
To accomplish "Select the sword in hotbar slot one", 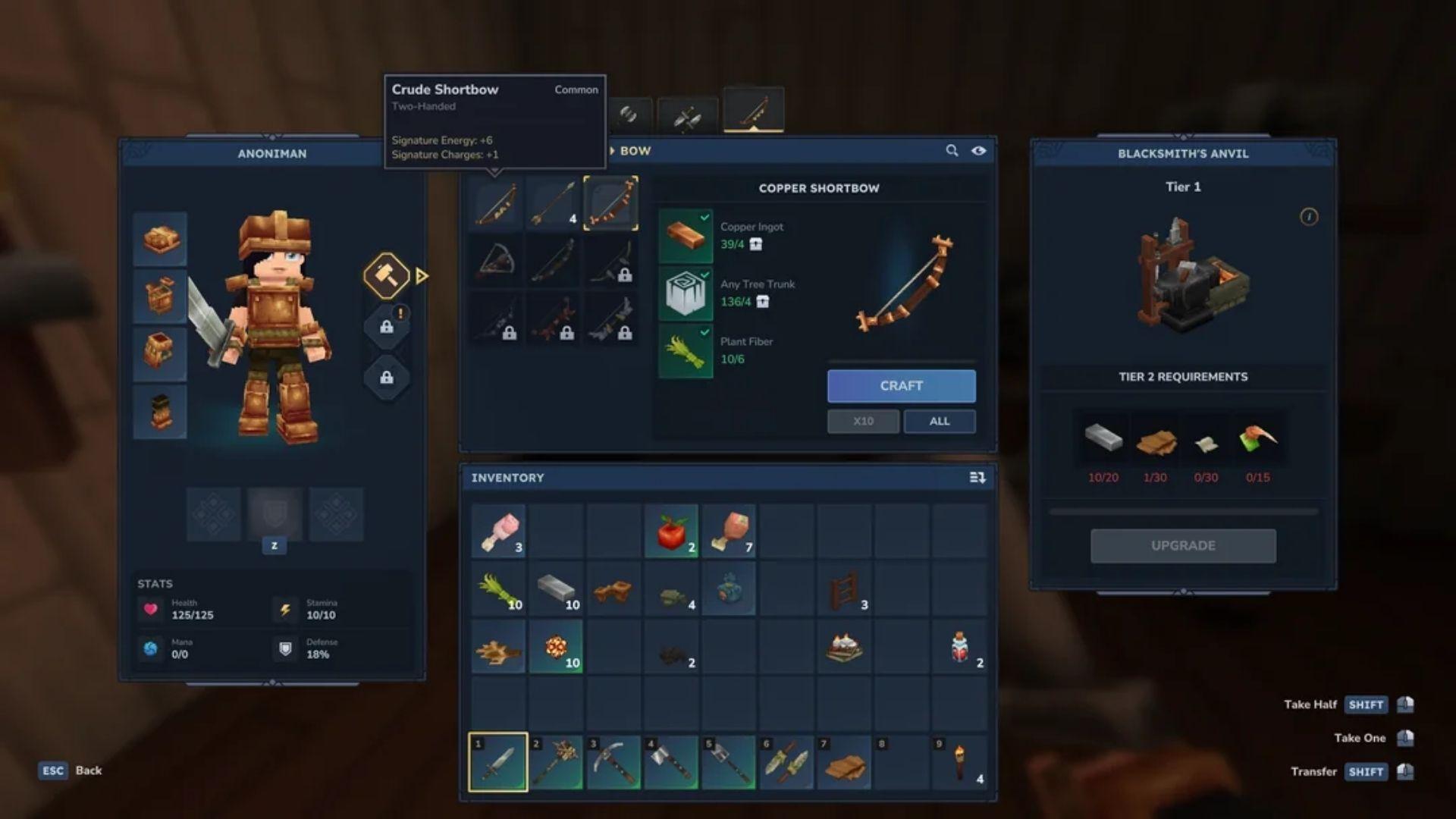I will click(500, 762).
